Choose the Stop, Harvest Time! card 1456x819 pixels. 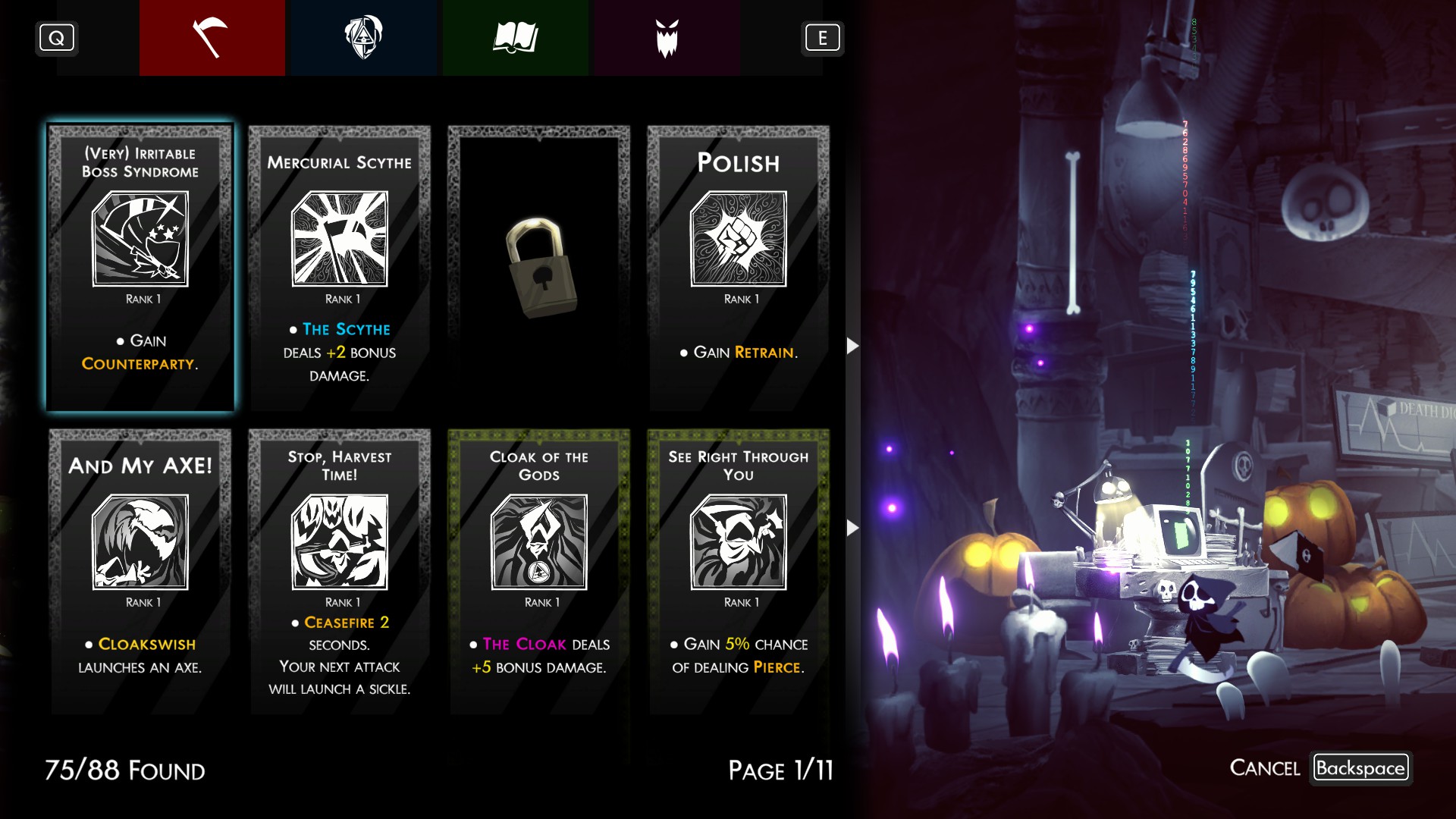pos(340,571)
